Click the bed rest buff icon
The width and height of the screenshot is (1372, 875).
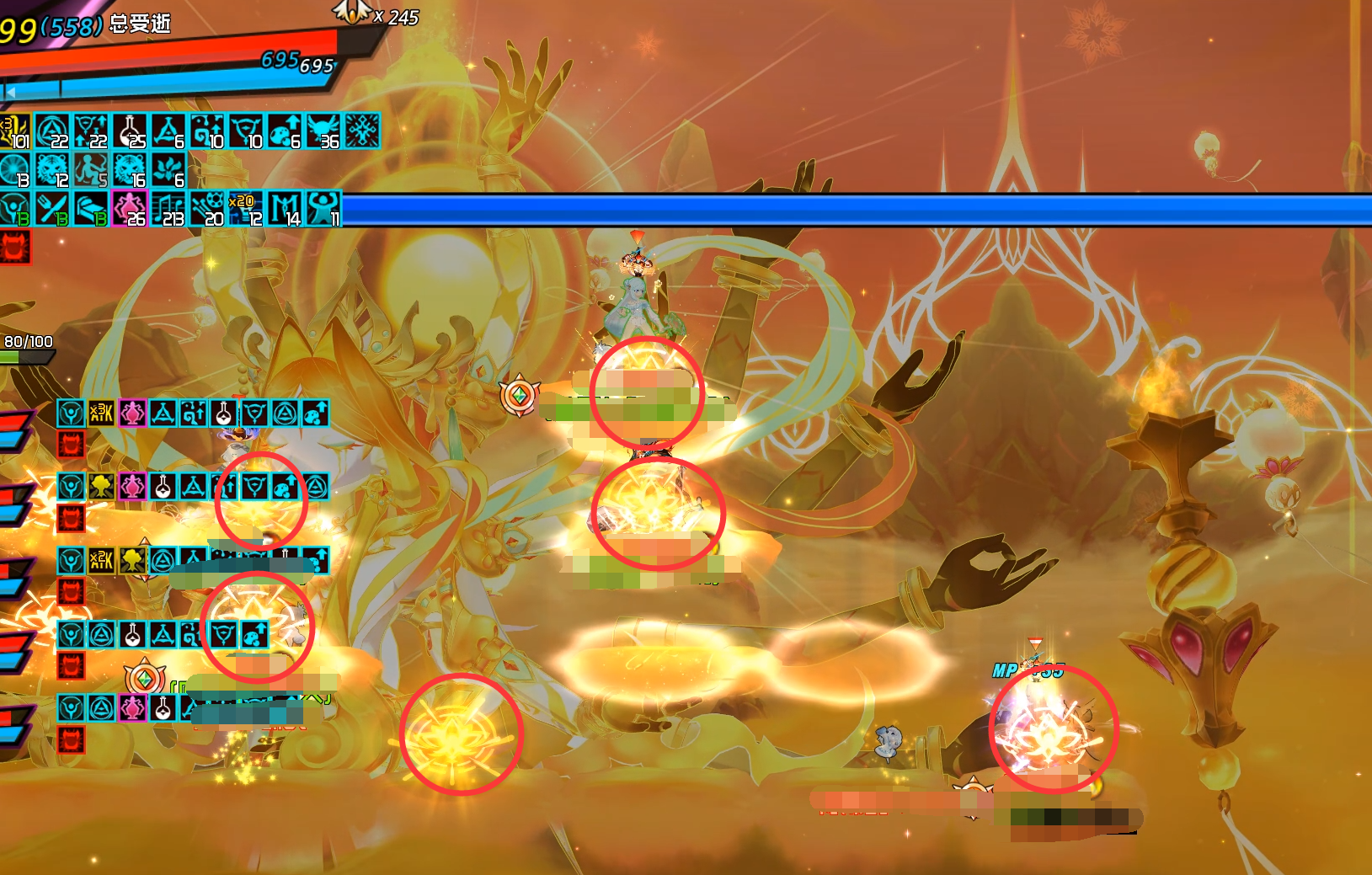[x=91, y=209]
